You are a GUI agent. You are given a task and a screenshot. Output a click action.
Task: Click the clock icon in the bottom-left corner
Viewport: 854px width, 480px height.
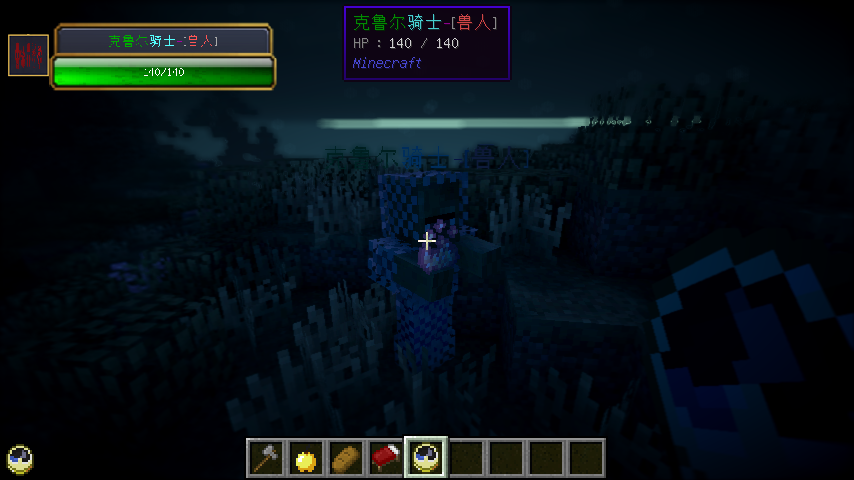[x=20, y=459]
